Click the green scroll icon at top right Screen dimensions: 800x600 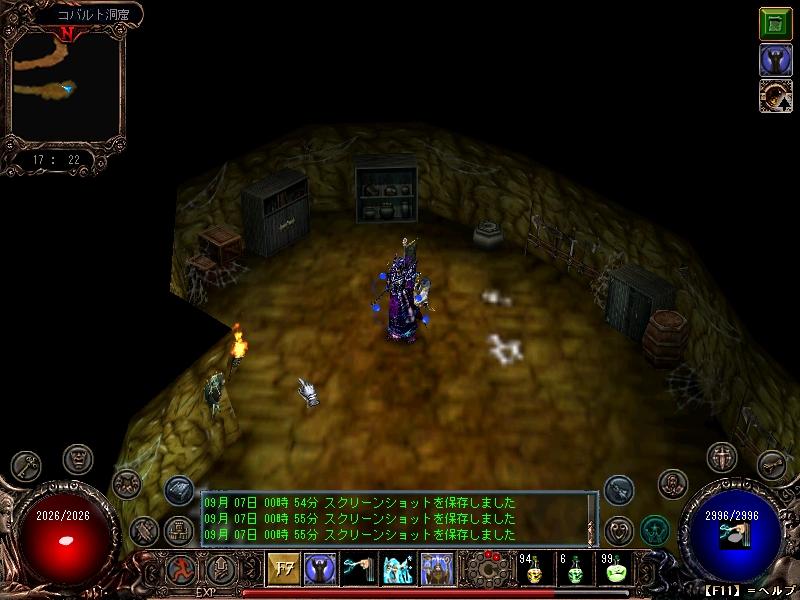pyautogui.click(x=775, y=23)
